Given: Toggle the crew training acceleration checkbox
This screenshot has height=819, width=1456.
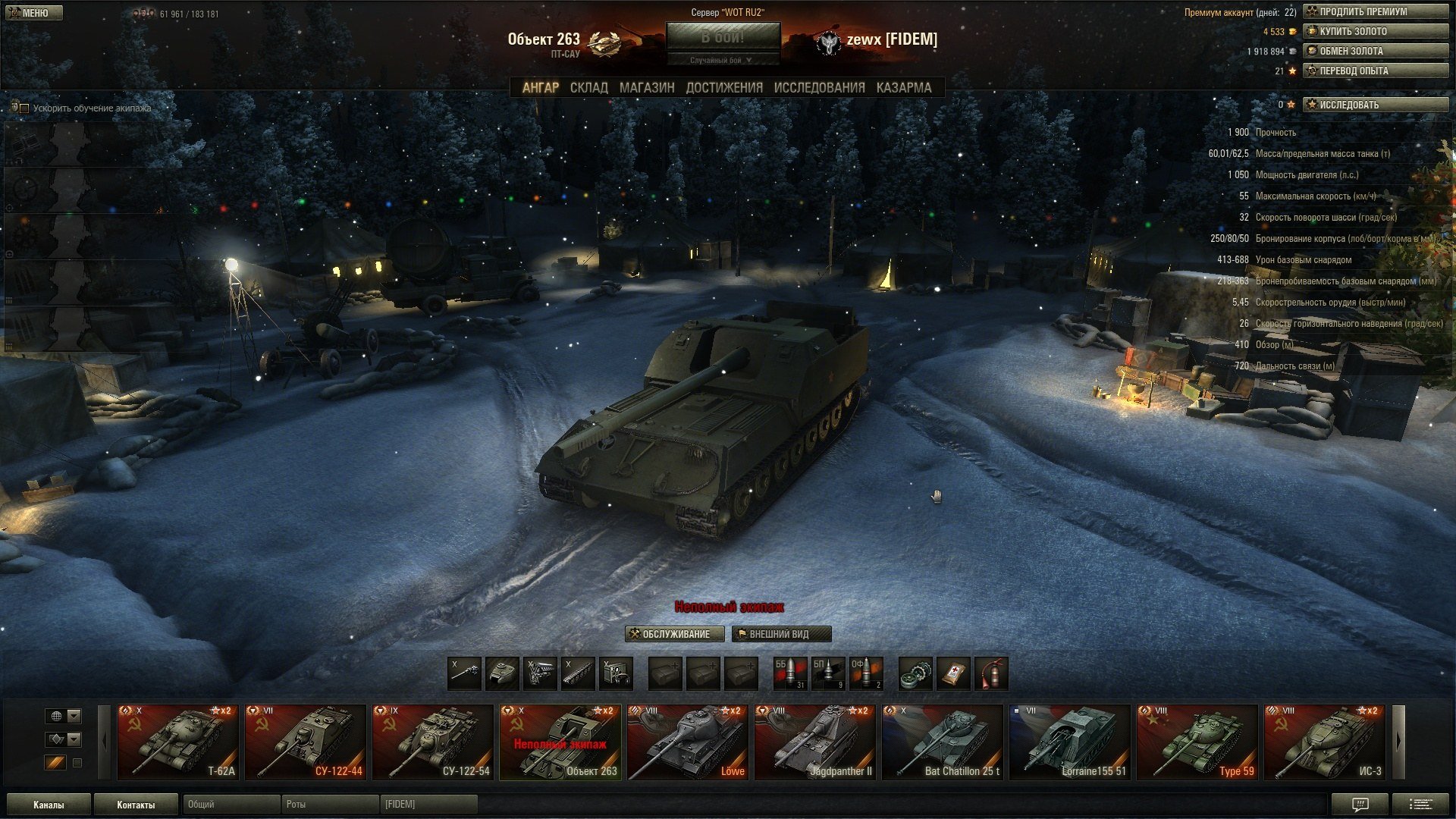Looking at the screenshot, I should click(24, 108).
